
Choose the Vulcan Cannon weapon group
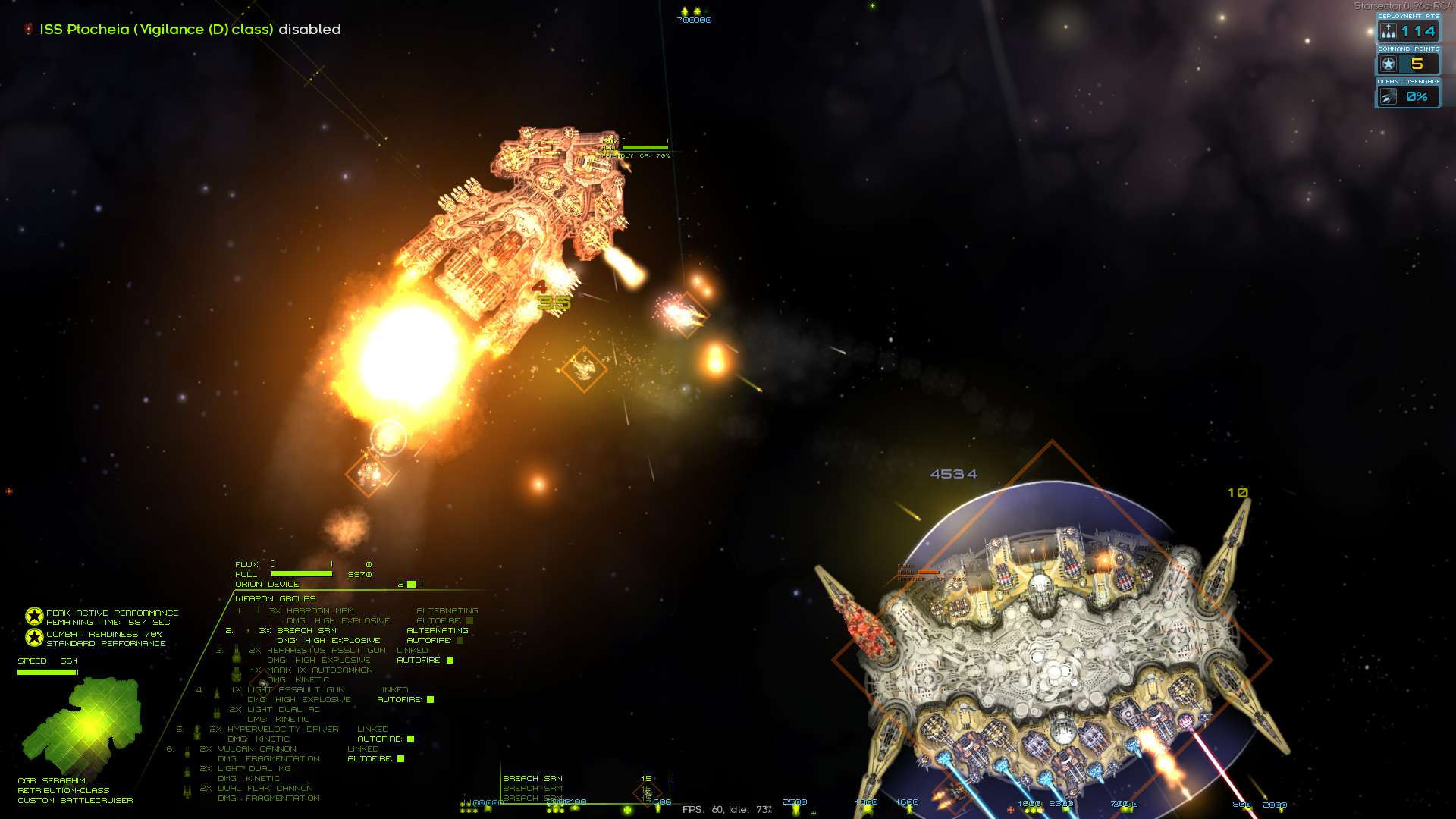pos(257,749)
